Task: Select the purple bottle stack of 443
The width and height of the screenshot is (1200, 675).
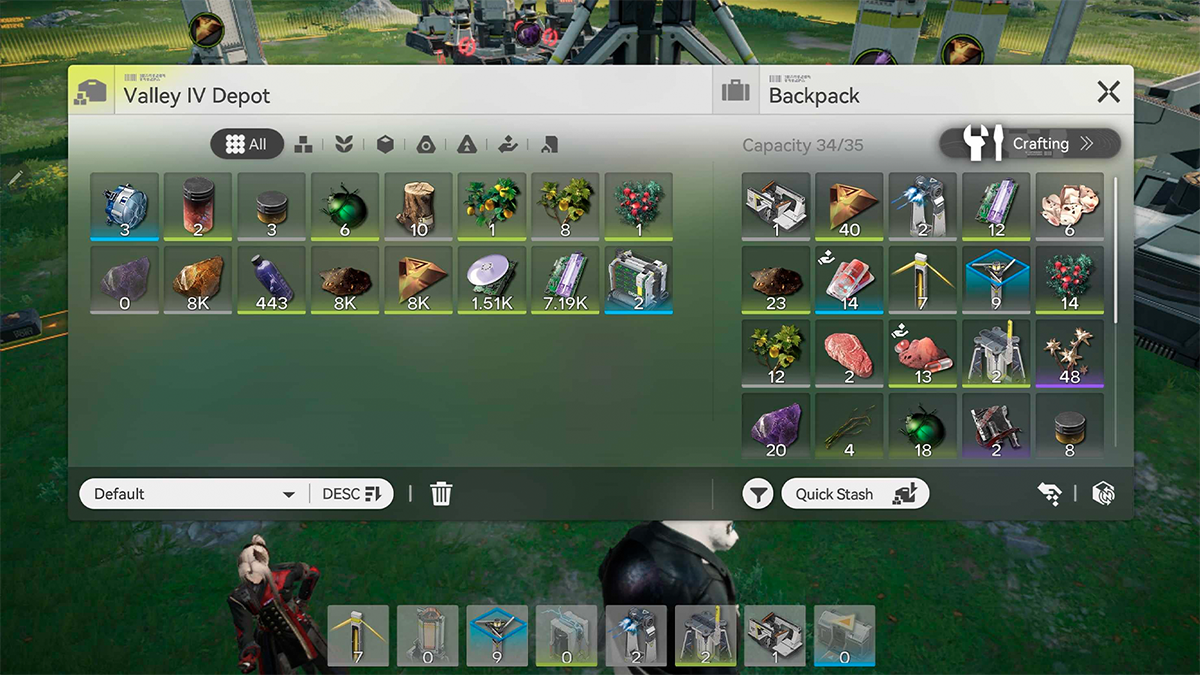Action: point(271,280)
